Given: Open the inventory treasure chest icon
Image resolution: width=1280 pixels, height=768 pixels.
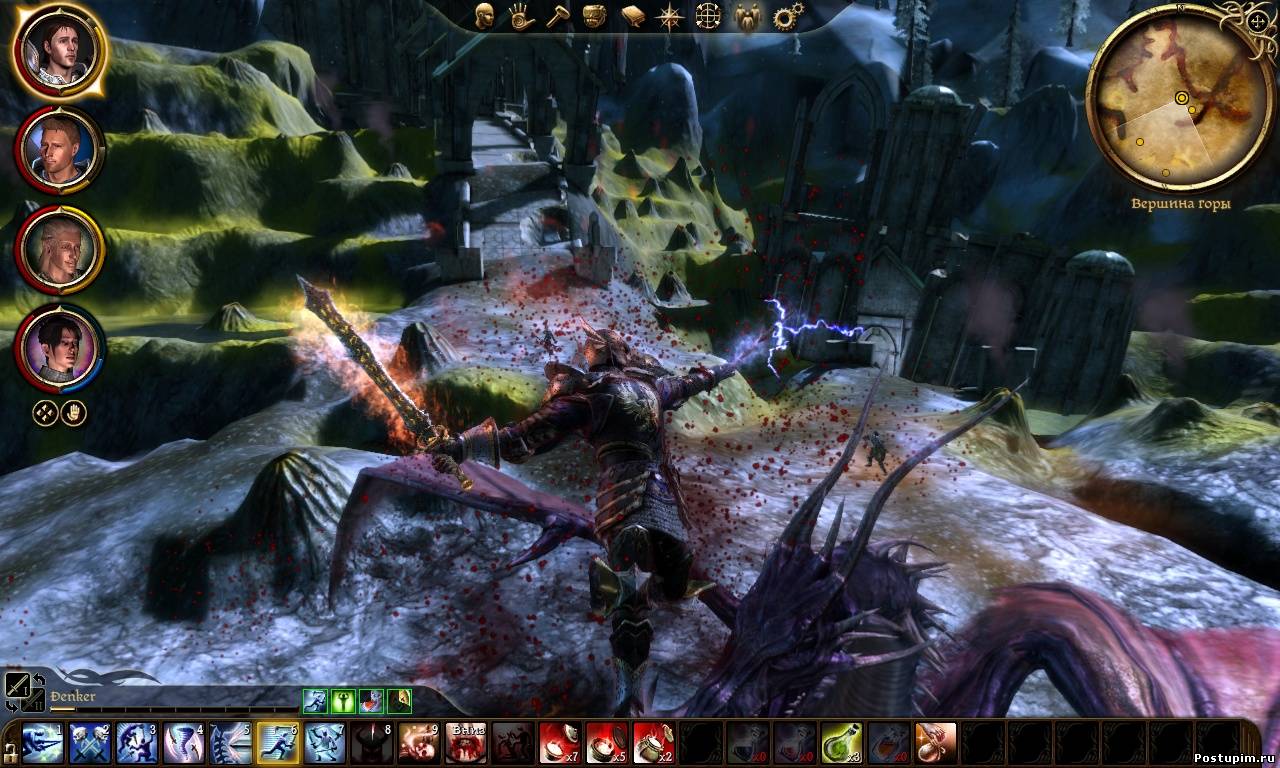Looking at the screenshot, I should pyautogui.click(x=594, y=16).
